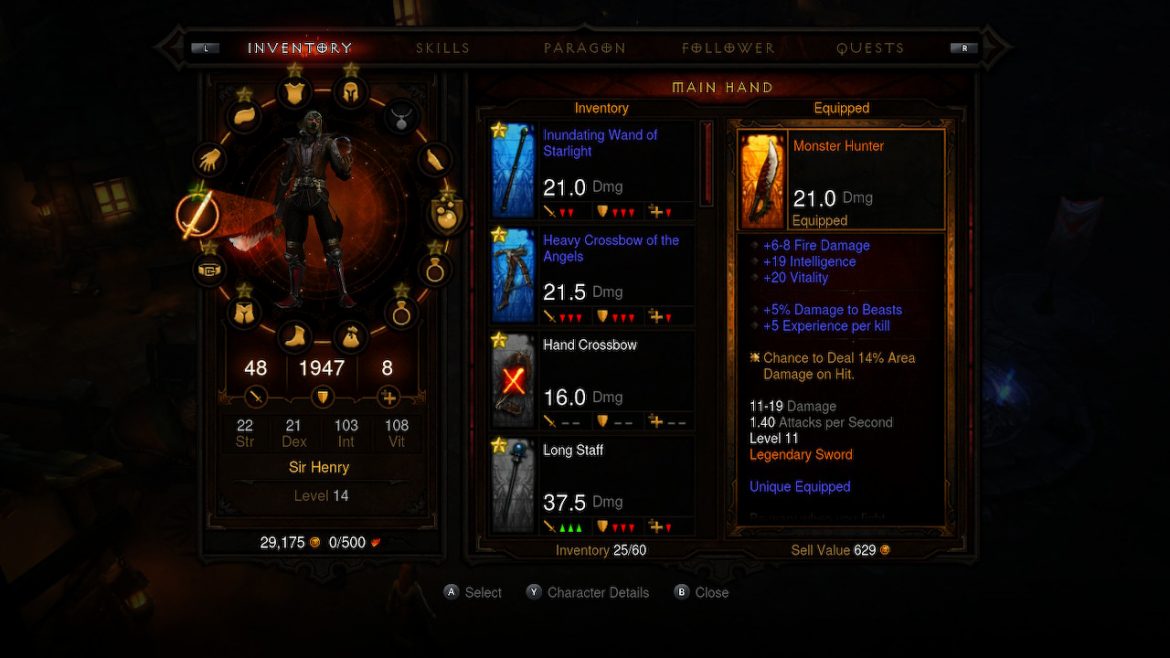Open the Paragon tab

coord(585,48)
